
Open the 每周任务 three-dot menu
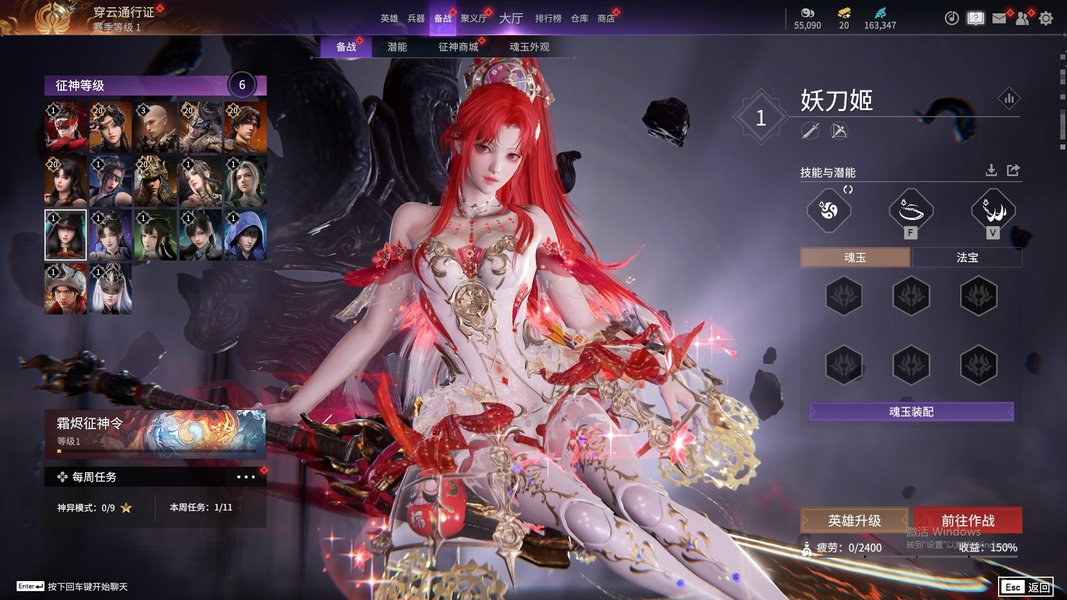pos(246,477)
